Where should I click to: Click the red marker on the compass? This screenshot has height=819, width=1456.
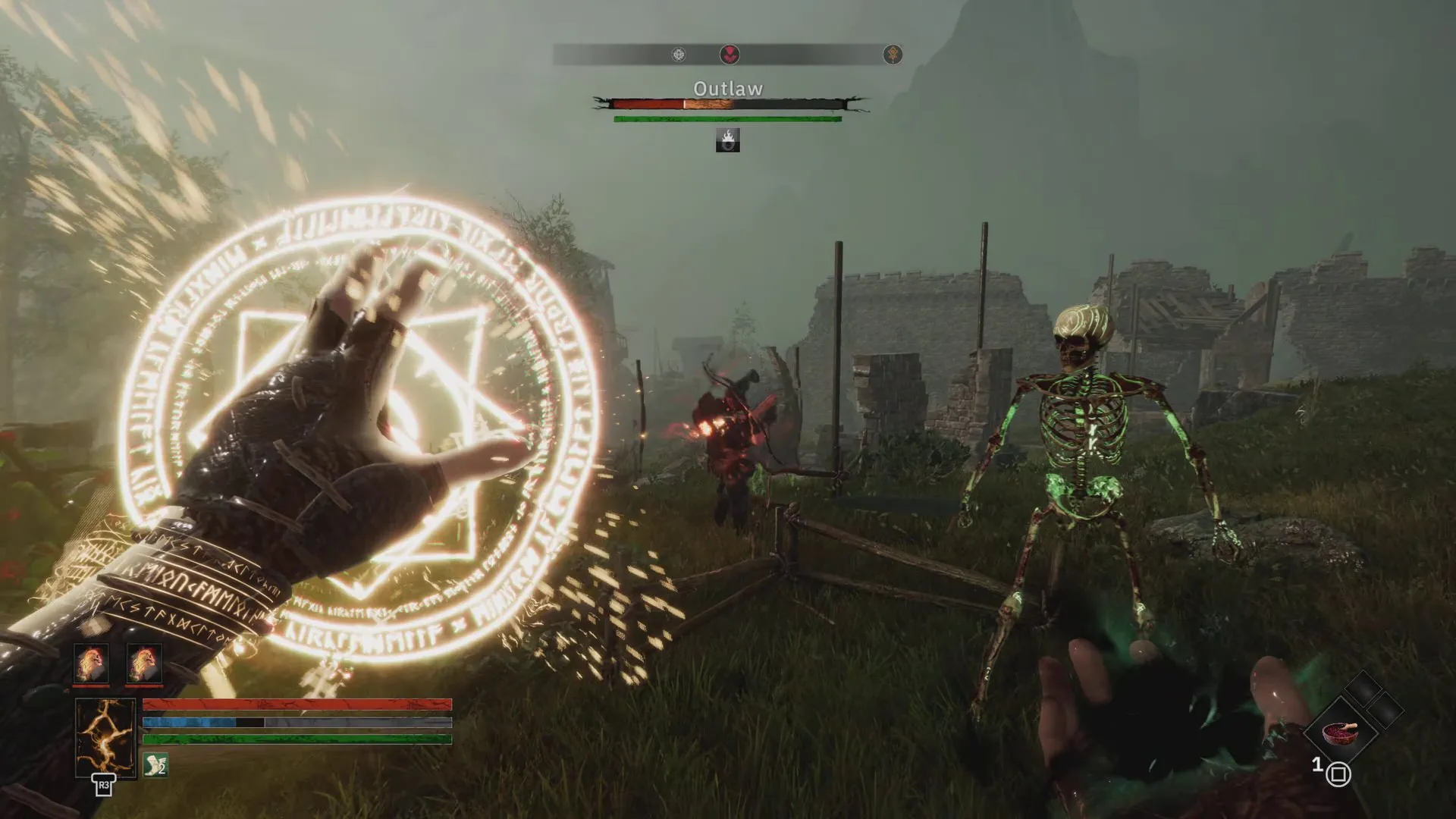point(730,55)
